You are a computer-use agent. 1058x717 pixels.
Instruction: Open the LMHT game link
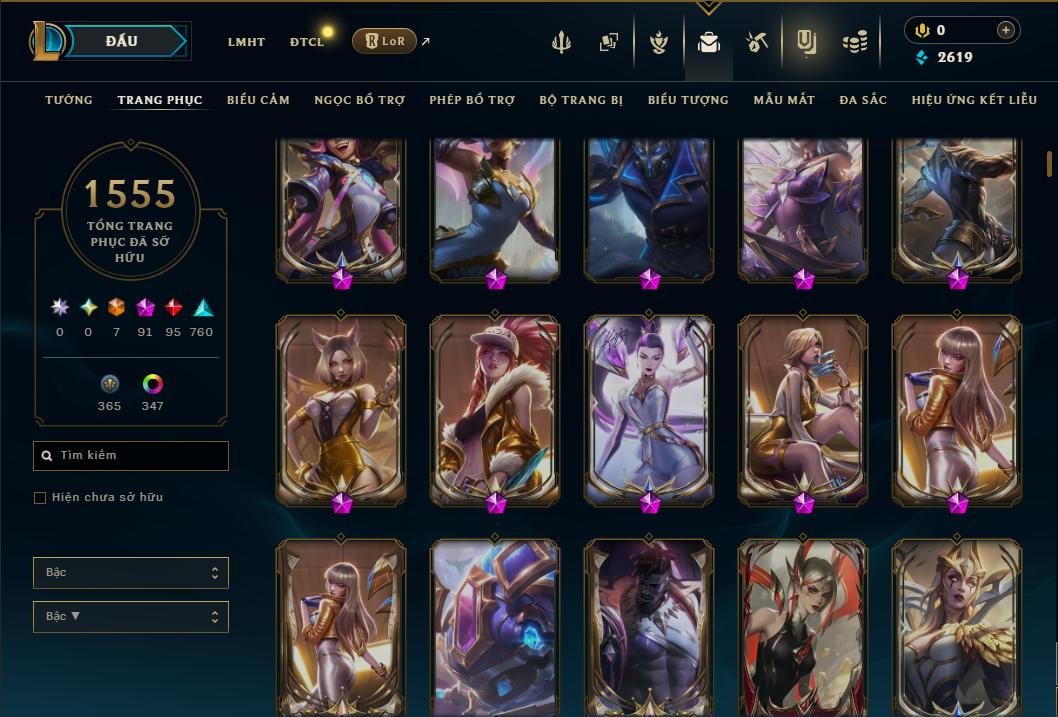click(246, 42)
